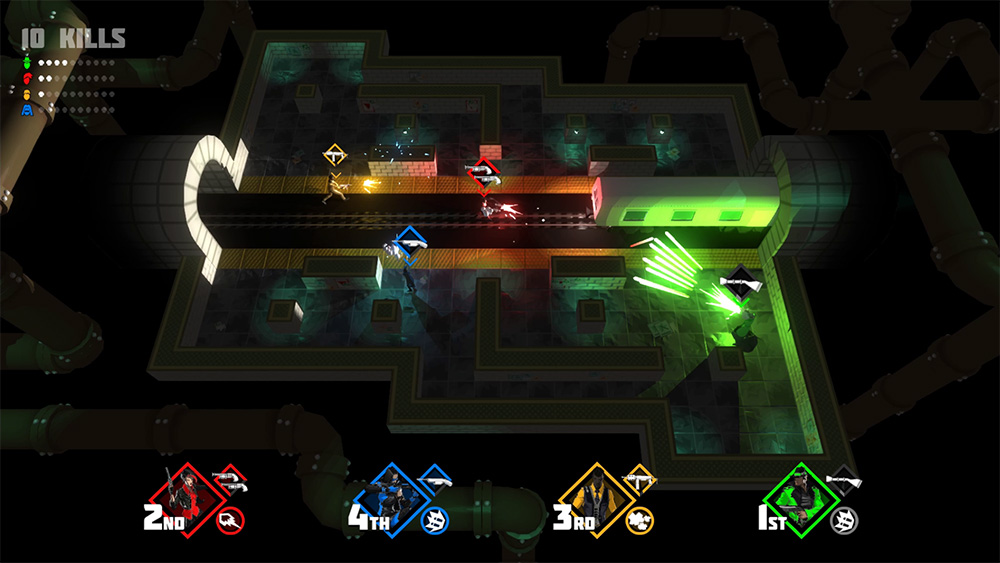
Task: Activate the blue player's circular ability icon
Action: (435, 519)
